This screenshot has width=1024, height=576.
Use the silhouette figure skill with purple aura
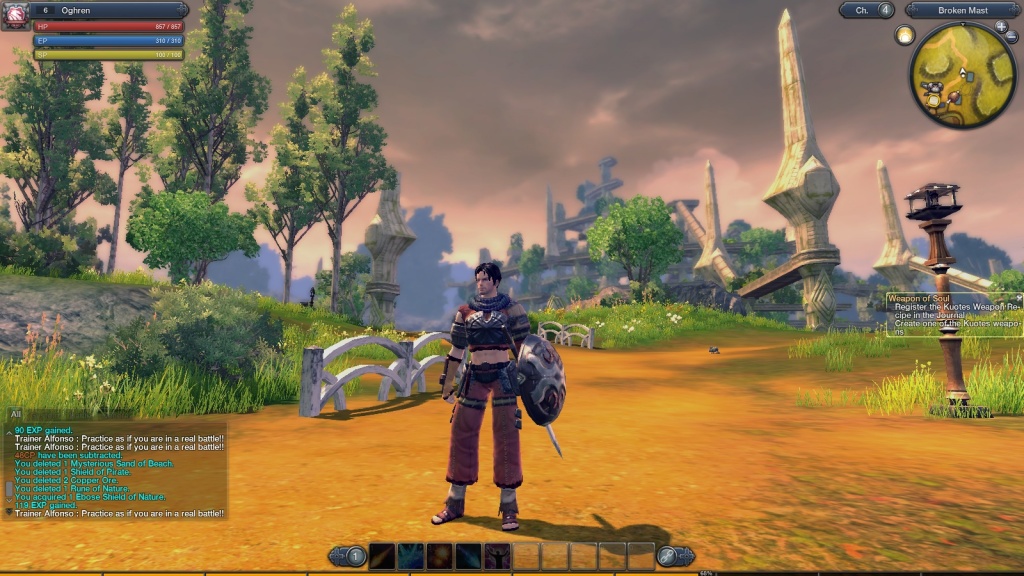point(497,556)
